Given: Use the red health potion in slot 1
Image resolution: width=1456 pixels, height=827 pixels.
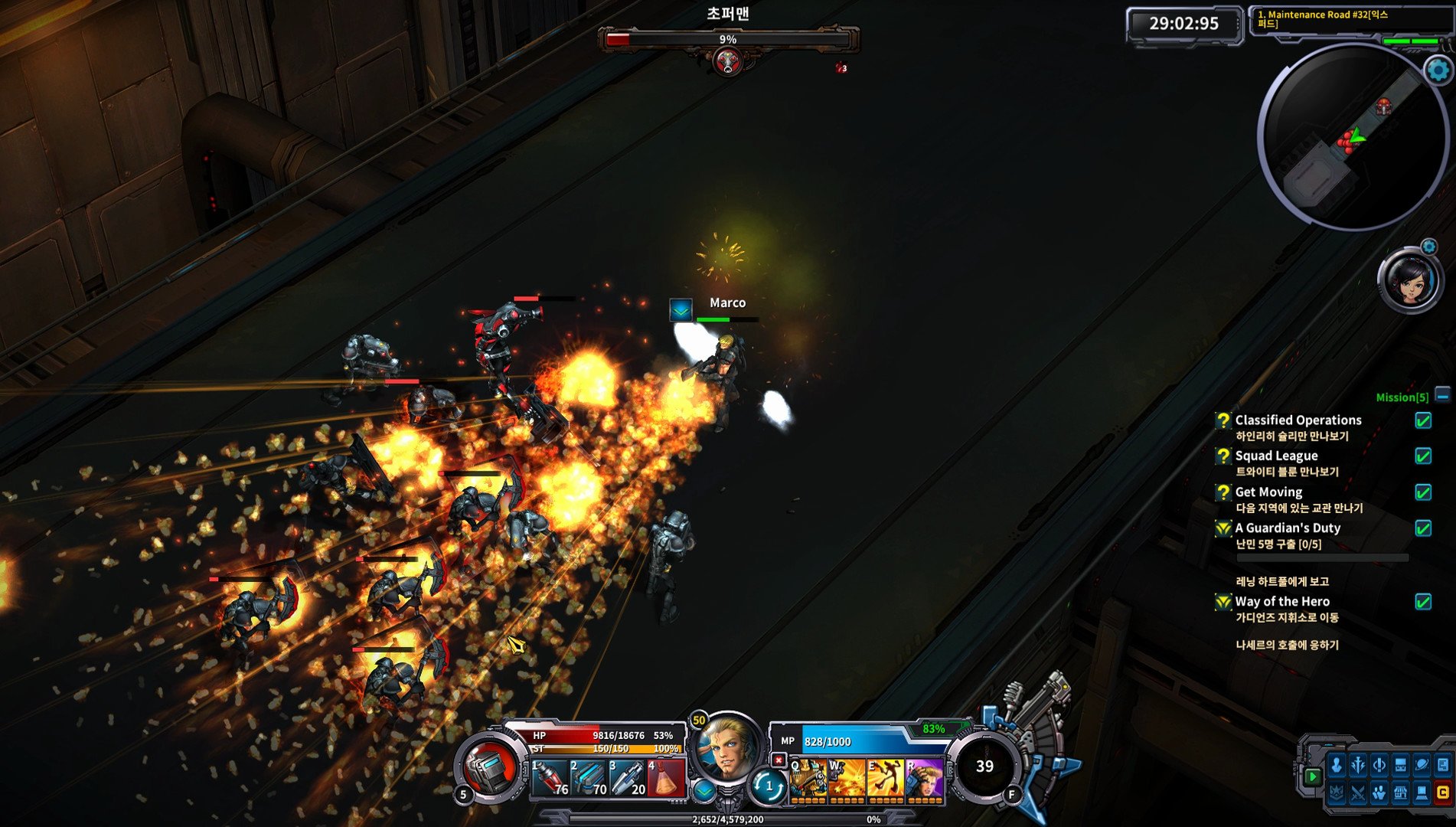Looking at the screenshot, I should (x=550, y=779).
